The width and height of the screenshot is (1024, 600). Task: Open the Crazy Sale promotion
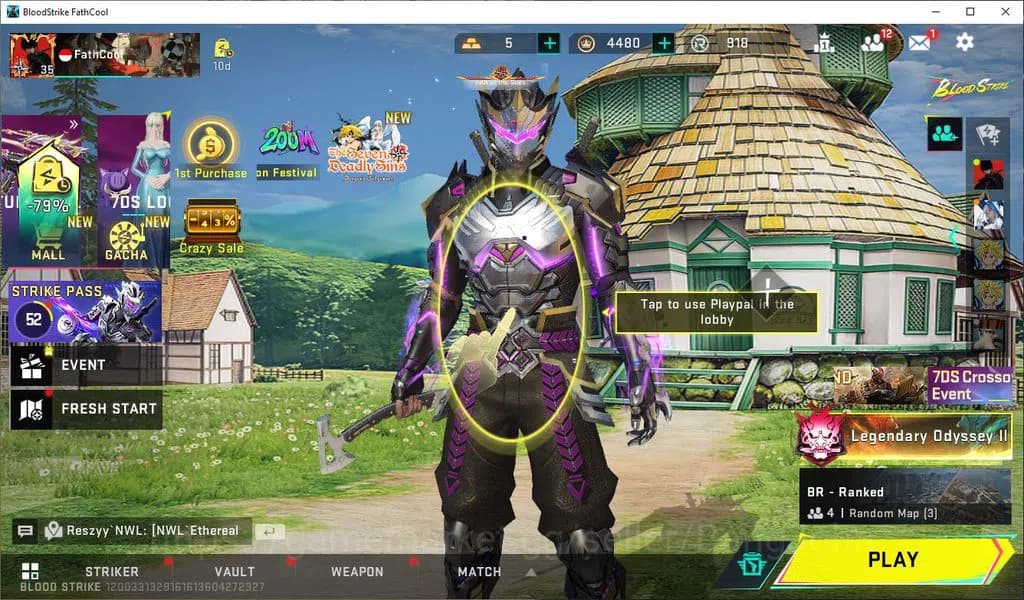point(211,228)
